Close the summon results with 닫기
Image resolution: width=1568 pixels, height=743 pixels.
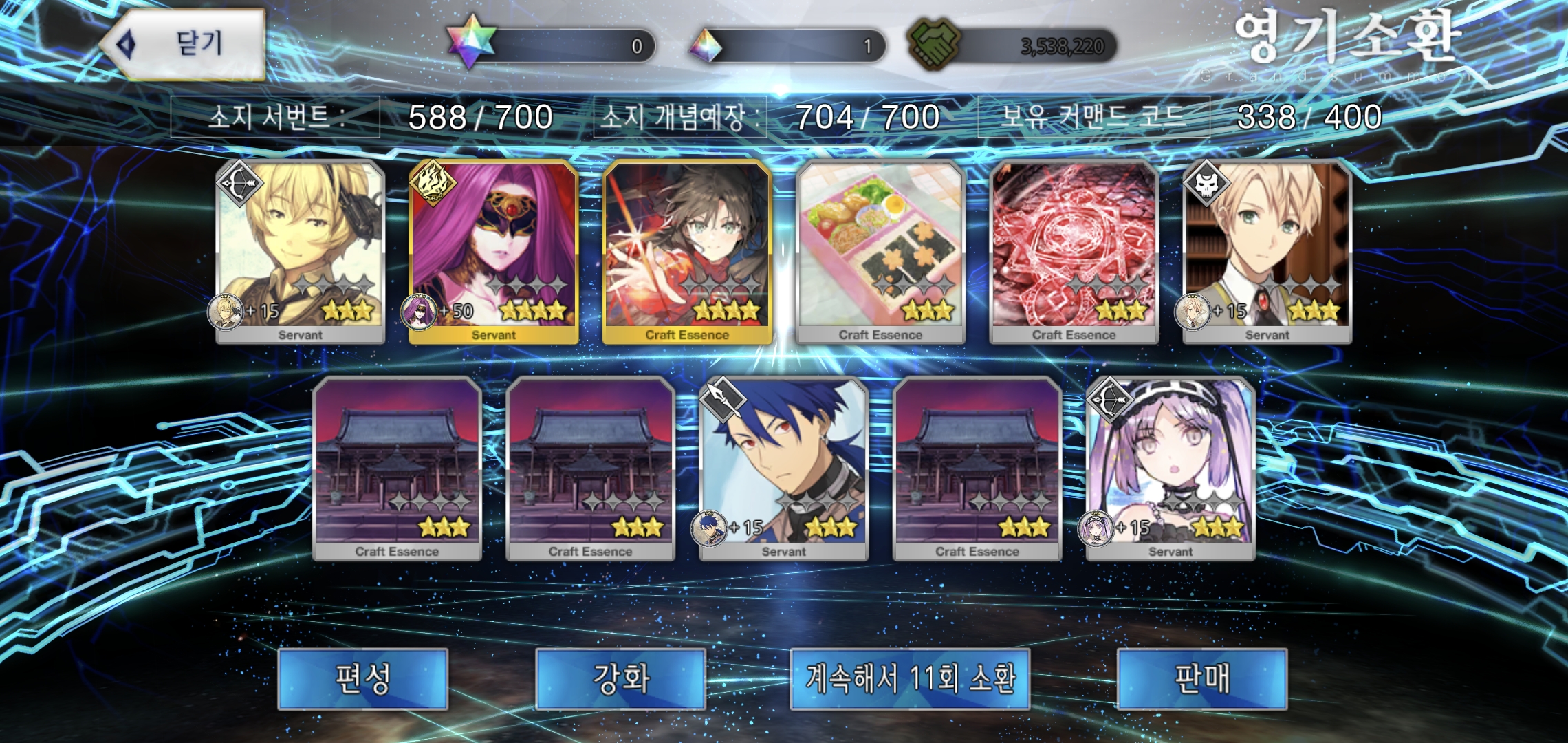[184, 45]
